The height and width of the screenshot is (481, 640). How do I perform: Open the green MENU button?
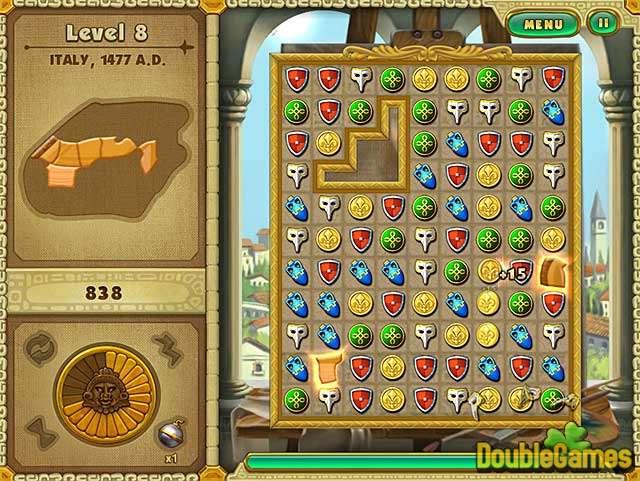point(543,22)
